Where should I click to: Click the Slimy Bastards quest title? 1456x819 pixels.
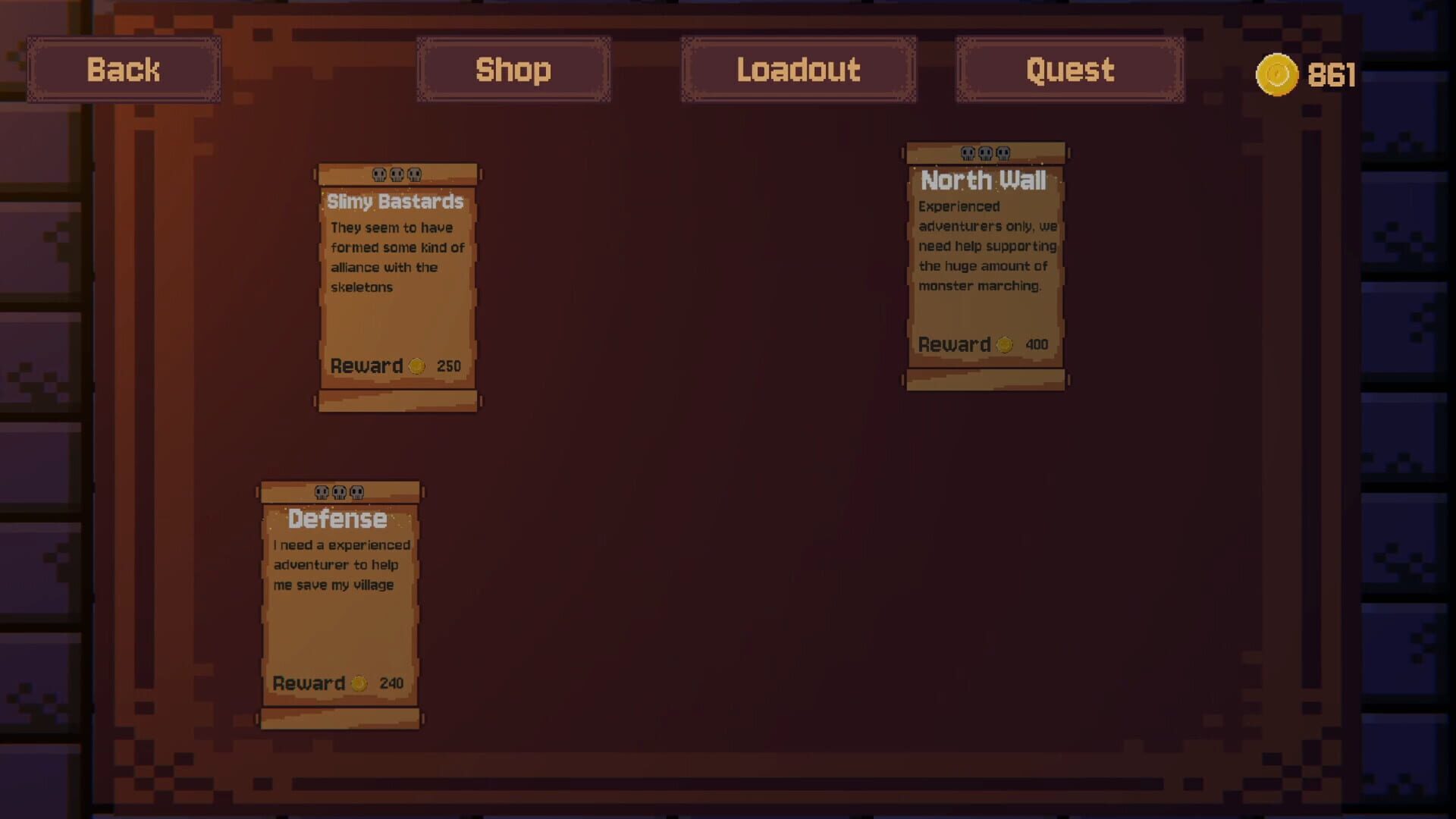tap(396, 202)
